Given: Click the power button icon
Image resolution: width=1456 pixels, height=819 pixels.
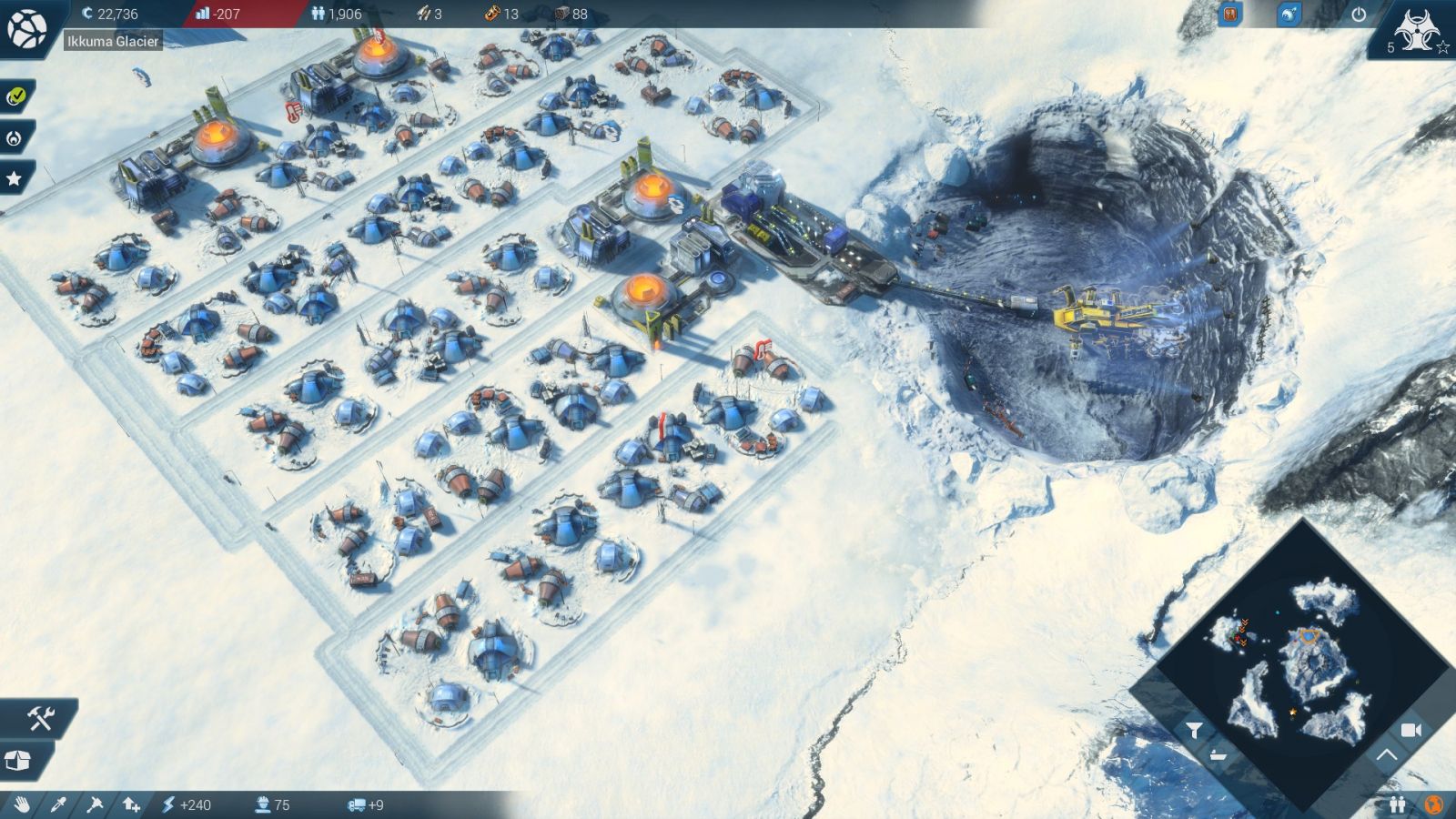Looking at the screenshot, I should (1359, 15).
